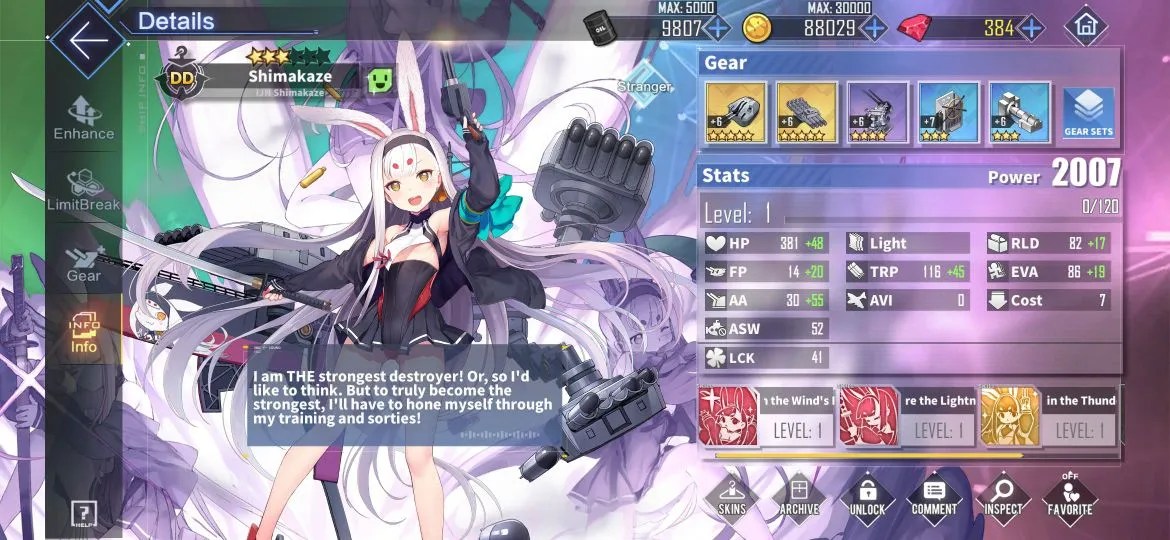
Task: Select the first main gun gear slot
Action: tap(736, 112)
